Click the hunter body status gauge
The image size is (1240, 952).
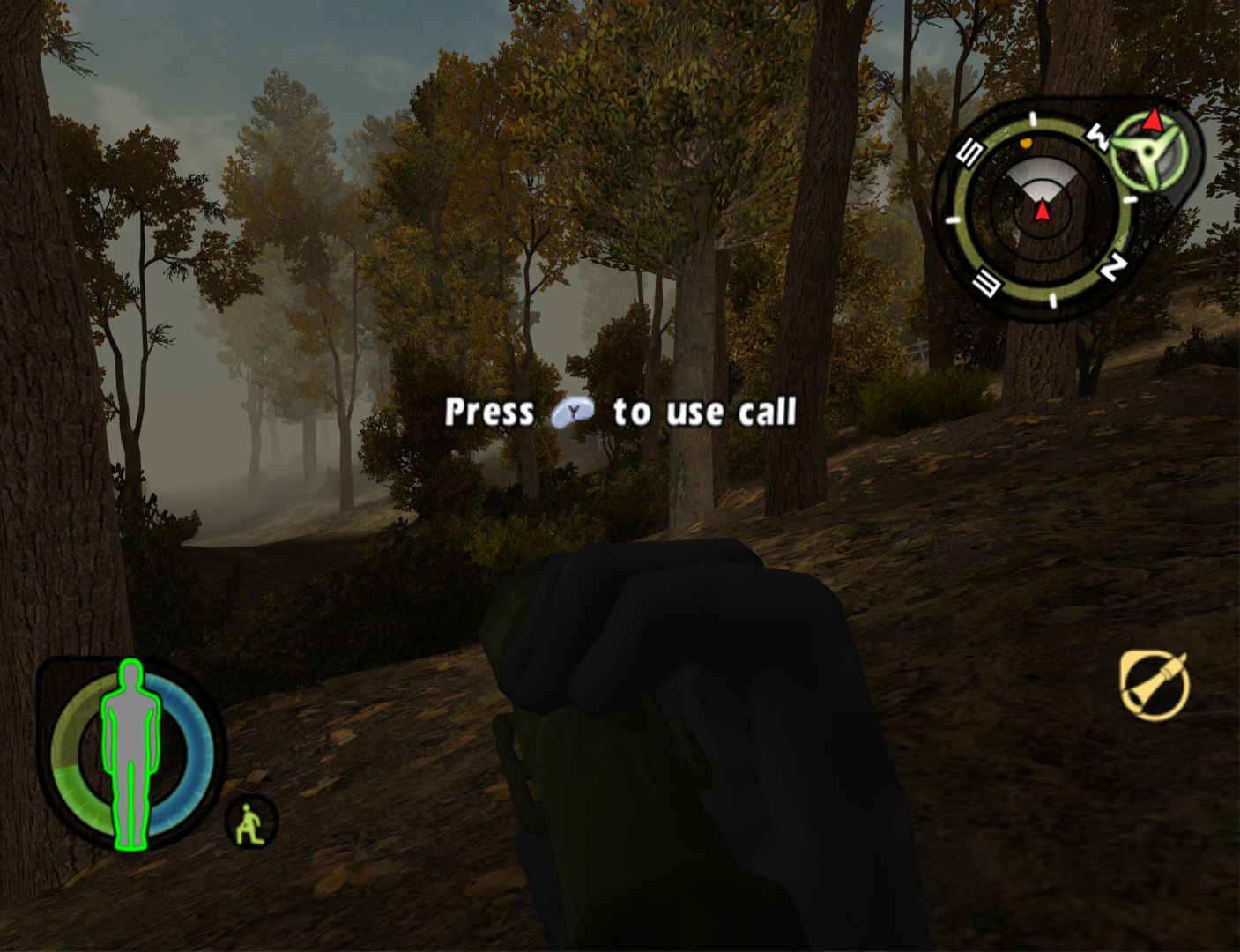click(130, 752)
